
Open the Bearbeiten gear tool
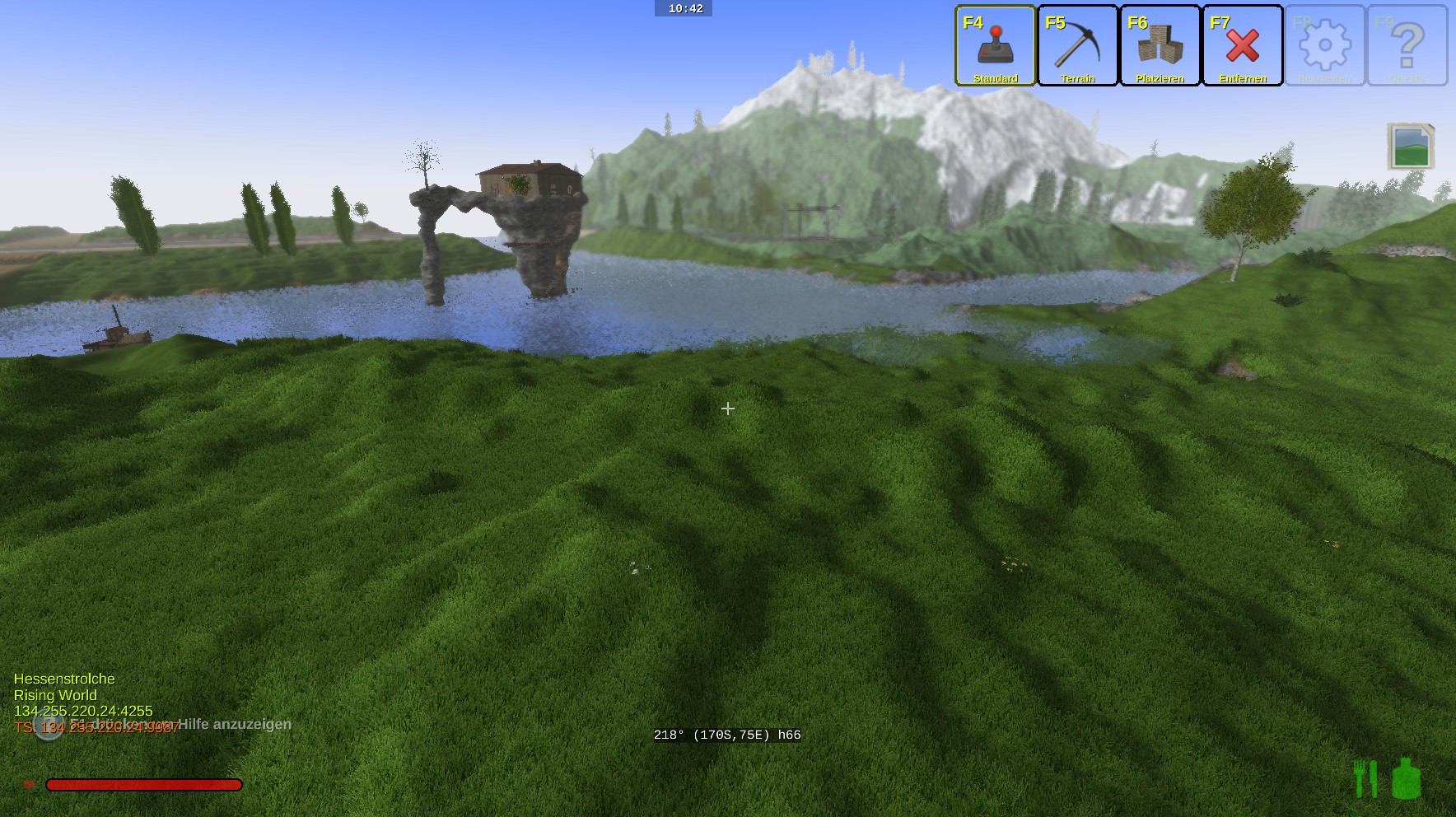point(1324,45)
